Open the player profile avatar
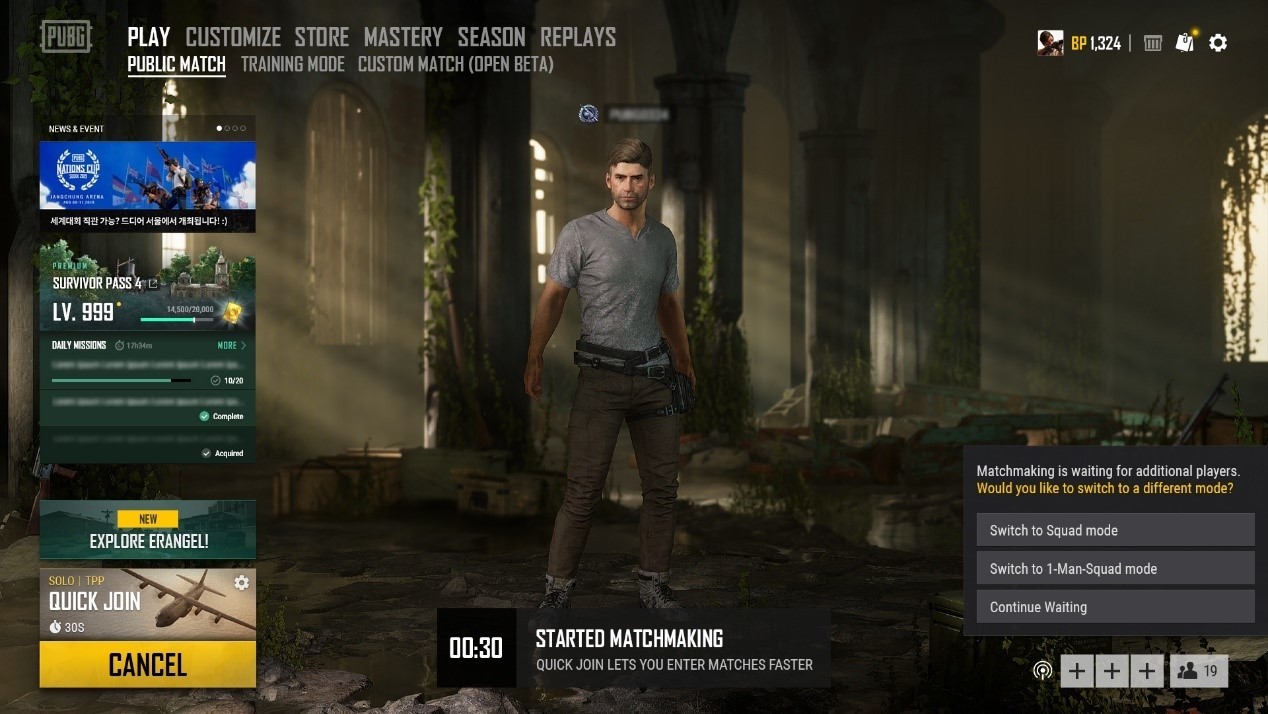 tap(1050, 43)
